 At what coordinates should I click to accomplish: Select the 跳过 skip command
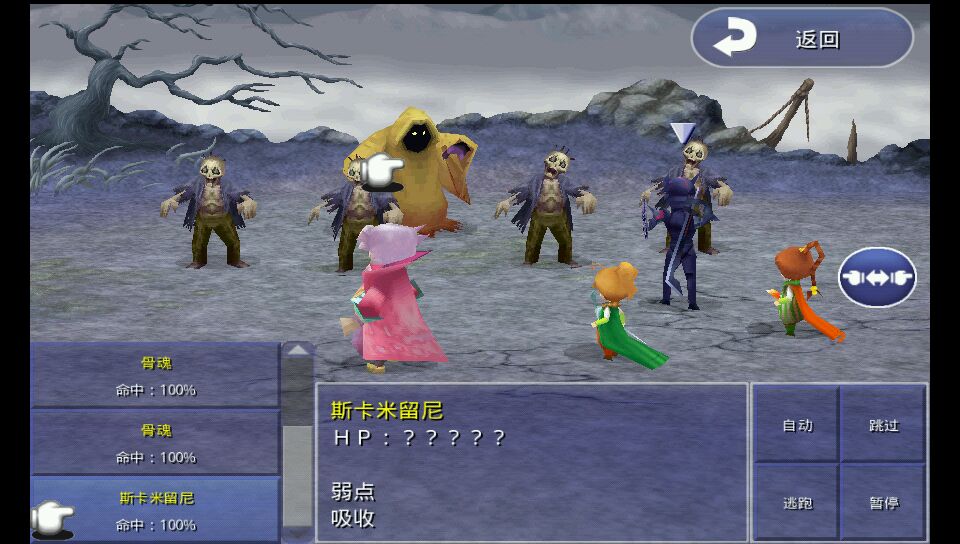[x=884, y=425]
